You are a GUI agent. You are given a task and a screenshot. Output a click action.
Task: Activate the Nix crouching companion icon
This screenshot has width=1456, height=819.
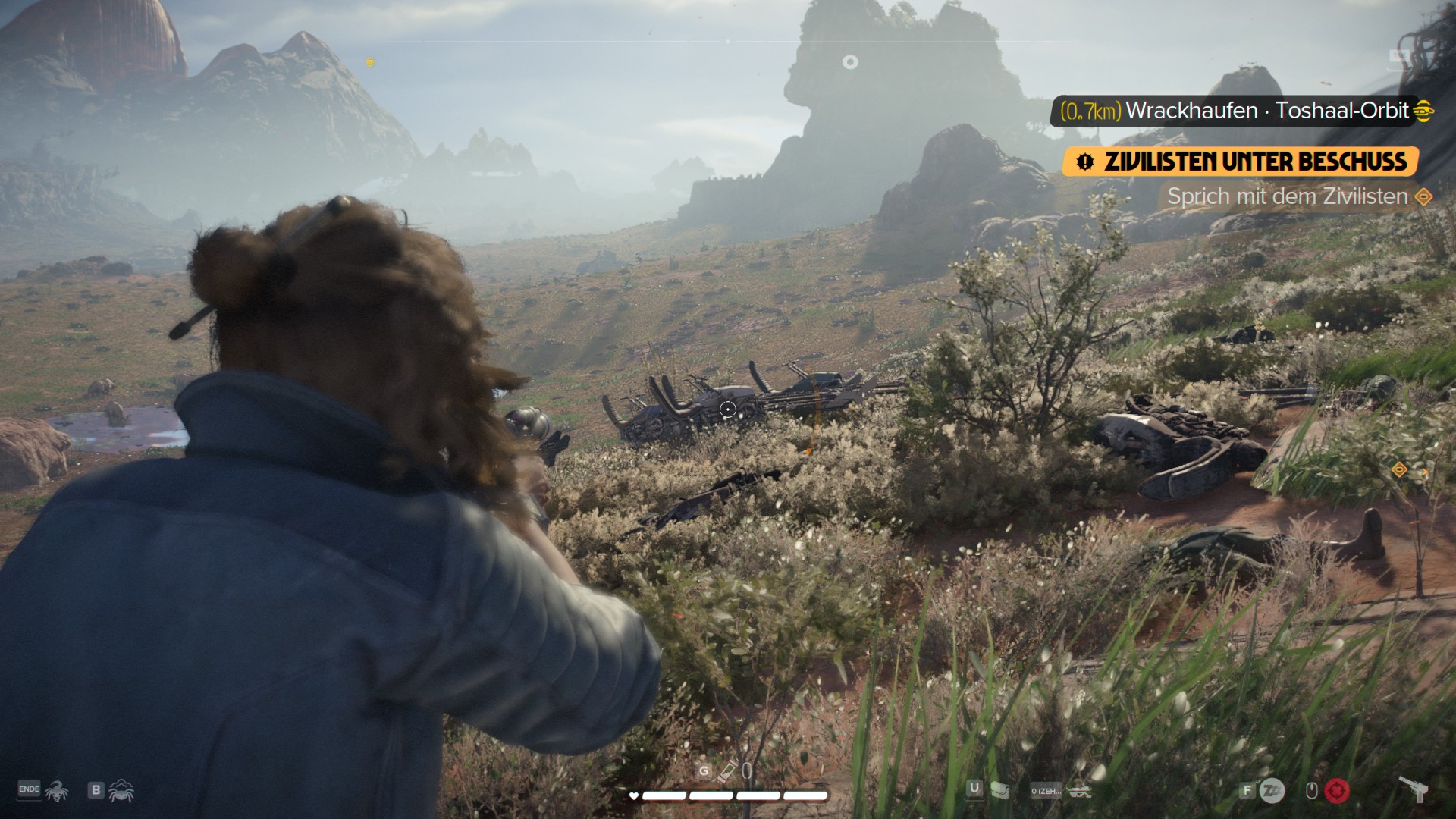click(121, 791)
